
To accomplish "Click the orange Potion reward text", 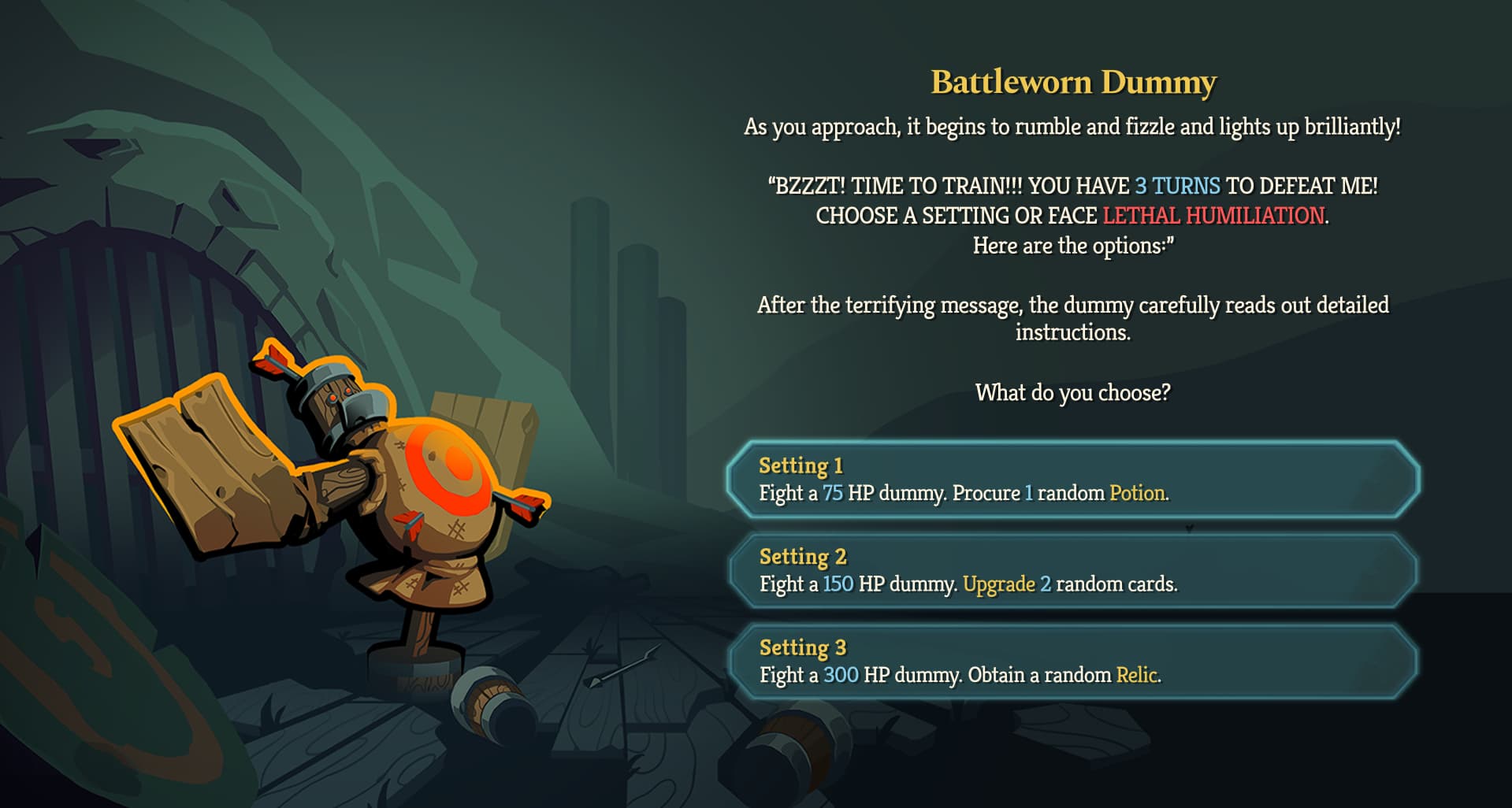I will (x=1138, y=495).
